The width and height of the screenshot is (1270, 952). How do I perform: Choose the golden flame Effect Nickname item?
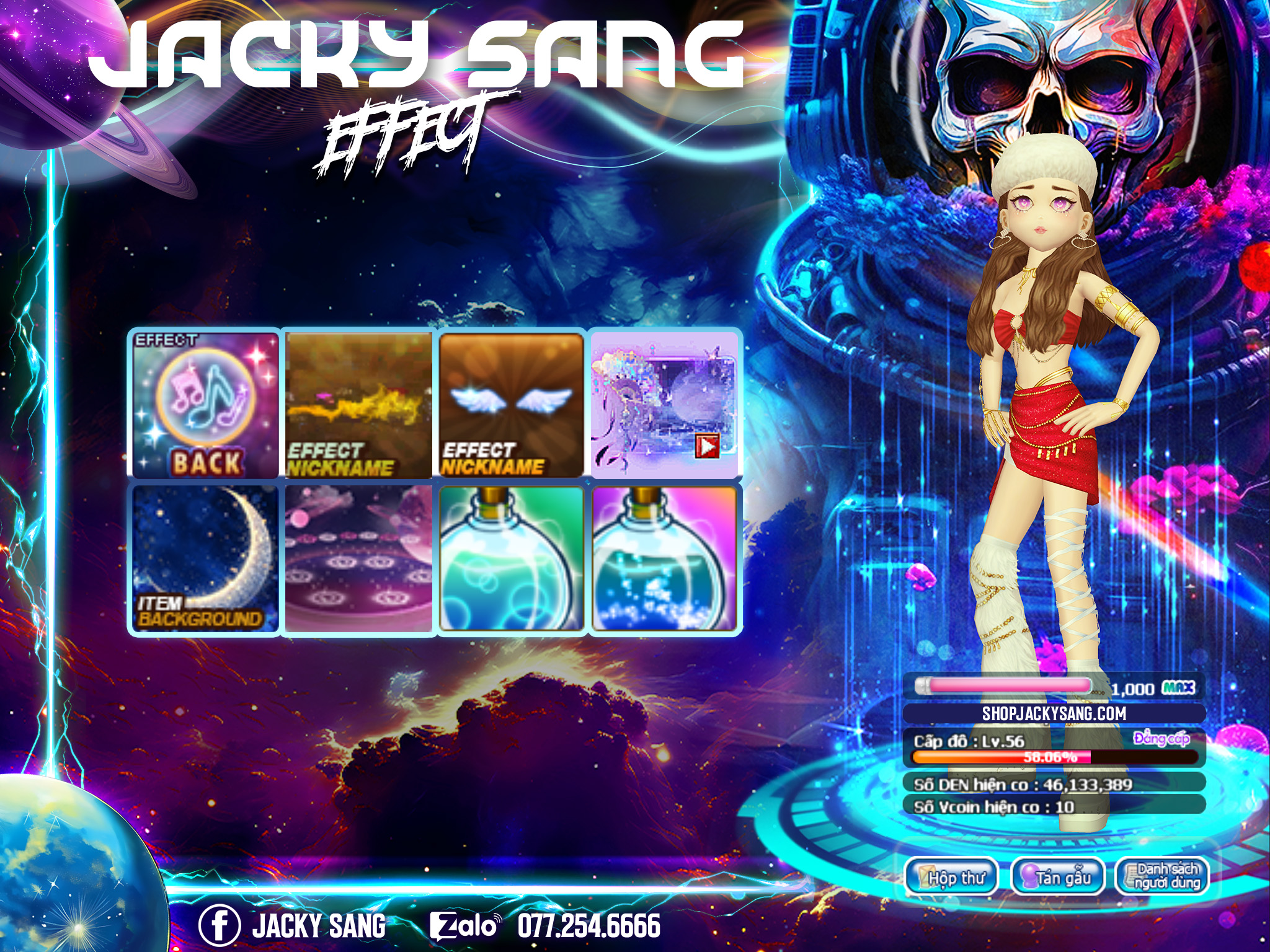click(358, 405)
